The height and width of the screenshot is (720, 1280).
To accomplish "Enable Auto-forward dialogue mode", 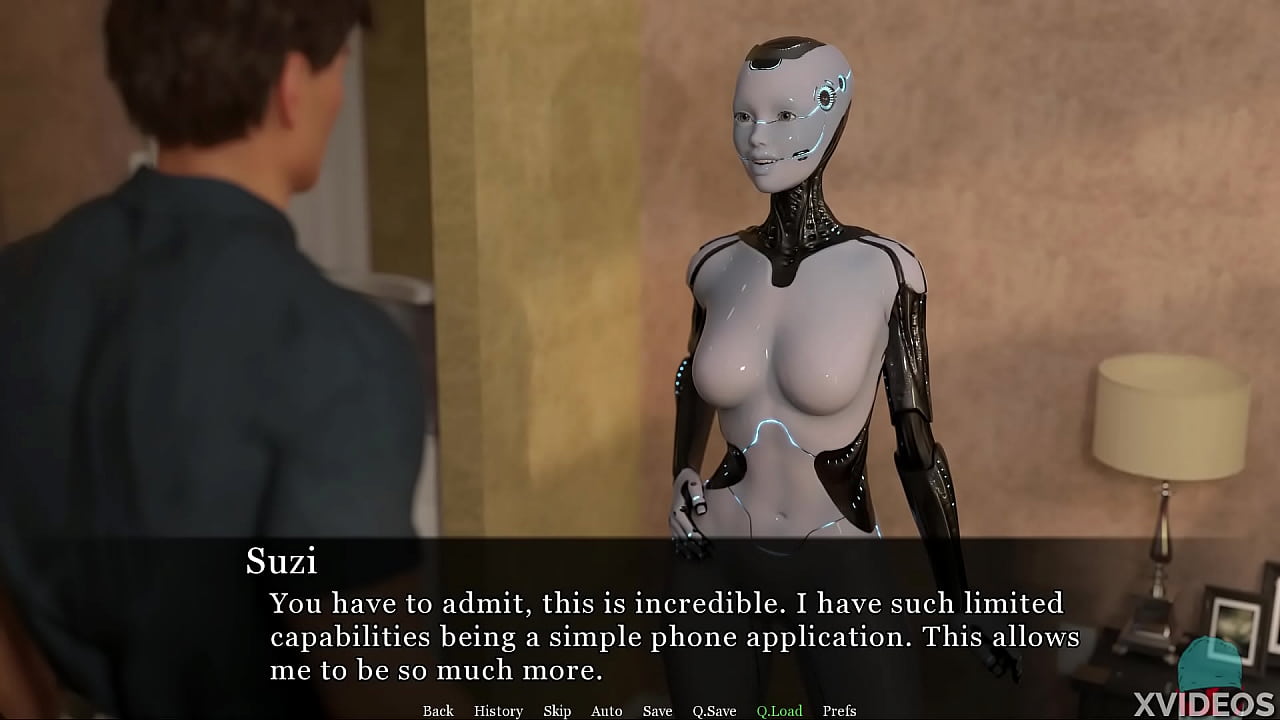I will coord(606,710).
